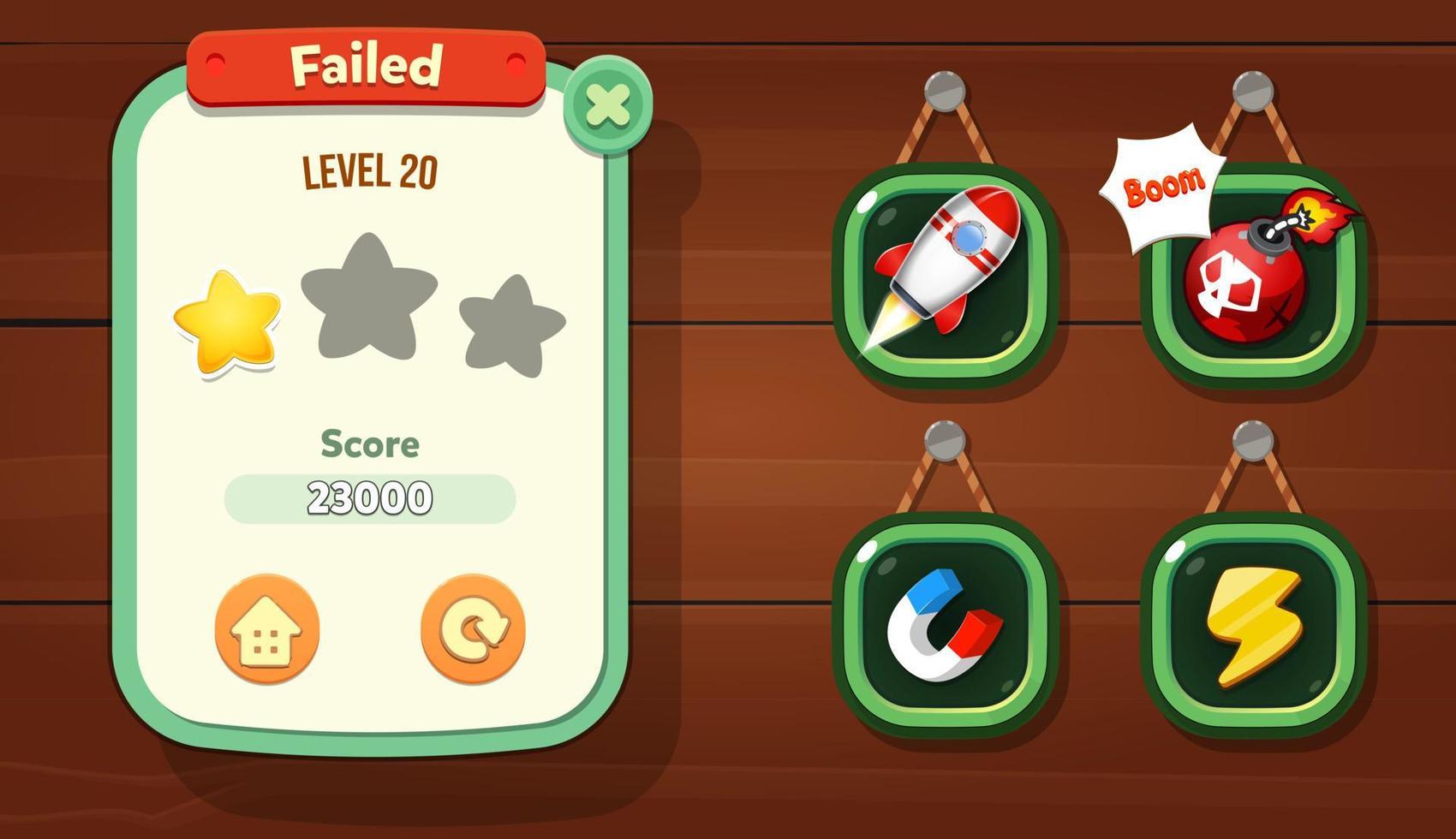Screen dimensions: 1456x839
Task: Select the LEVEL 20 heading
Action: [370, 171]
